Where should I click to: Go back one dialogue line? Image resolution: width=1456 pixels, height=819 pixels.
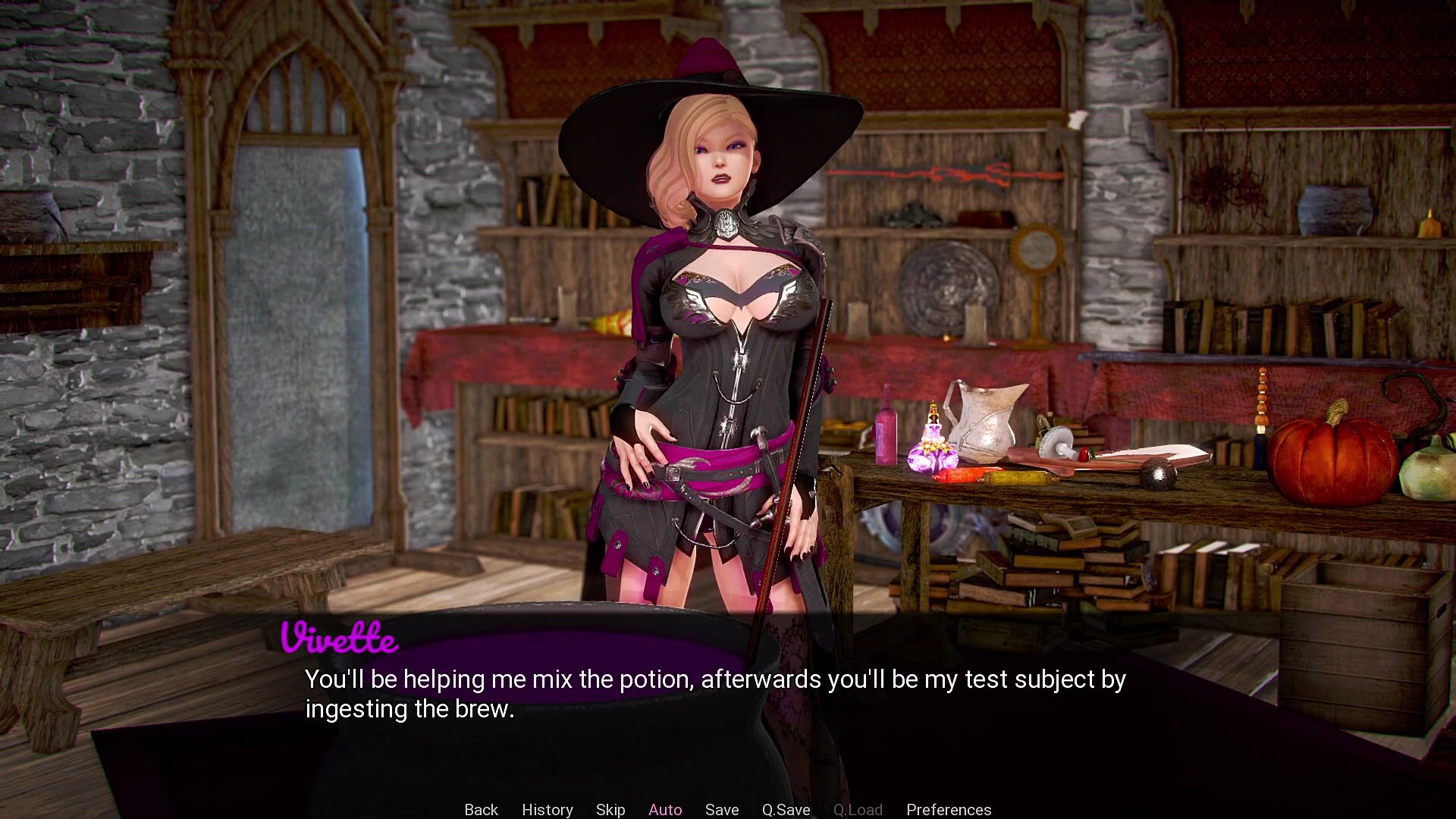click(481, 809)
